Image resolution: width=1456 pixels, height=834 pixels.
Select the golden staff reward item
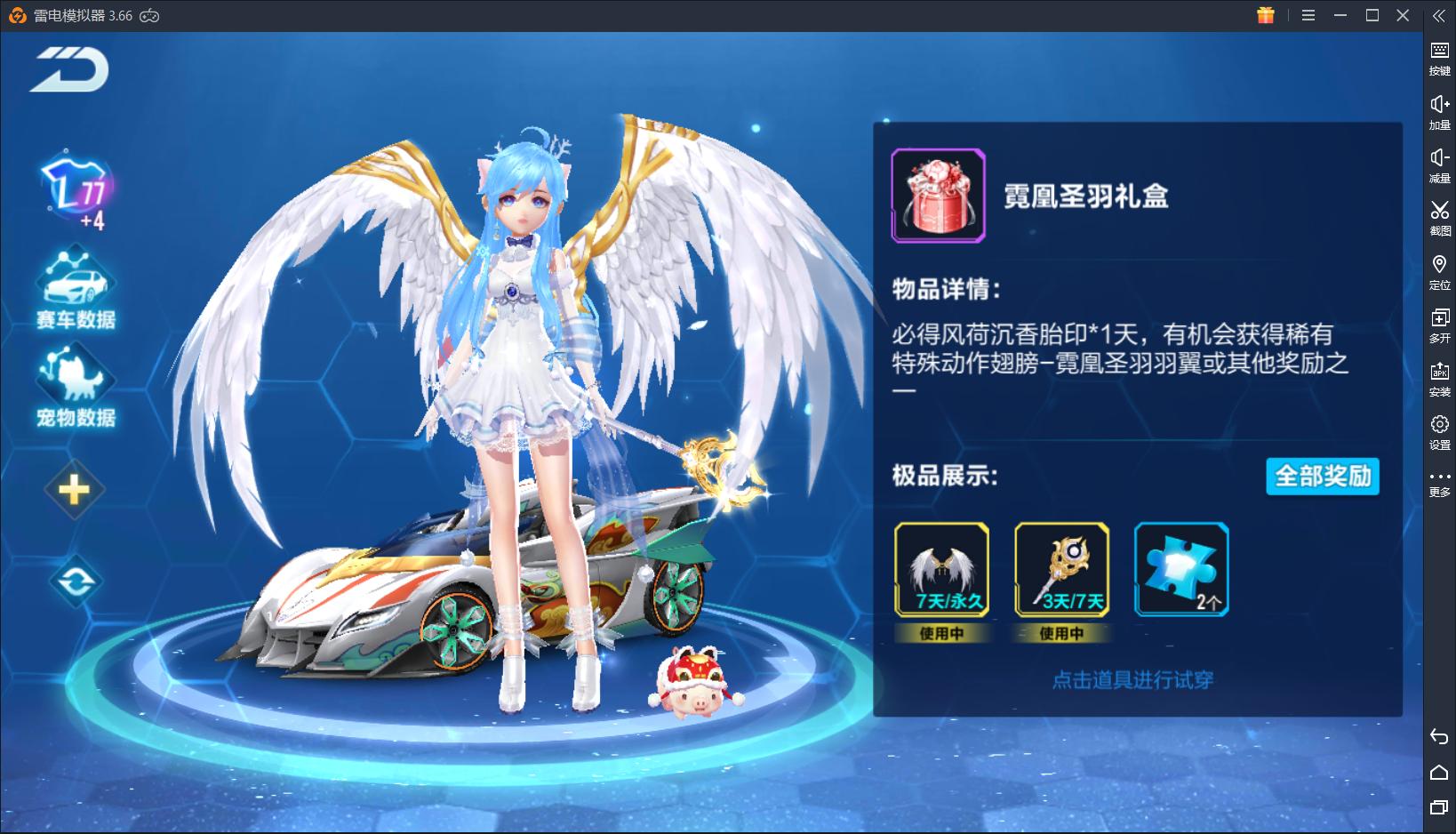[x=1061, y=570]
